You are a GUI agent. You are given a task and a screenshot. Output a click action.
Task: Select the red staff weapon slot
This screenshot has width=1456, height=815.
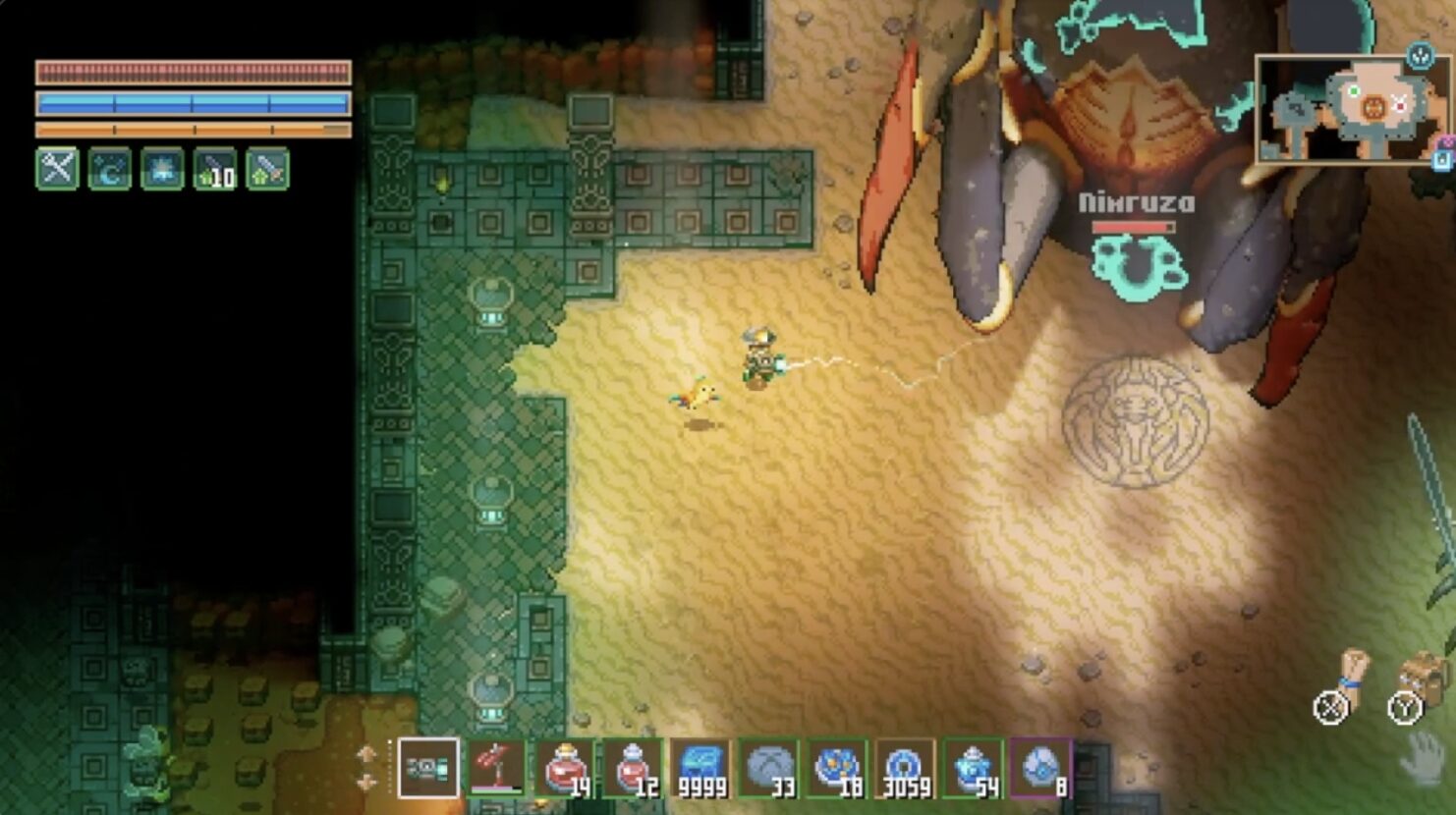click(x=497, y=768)
